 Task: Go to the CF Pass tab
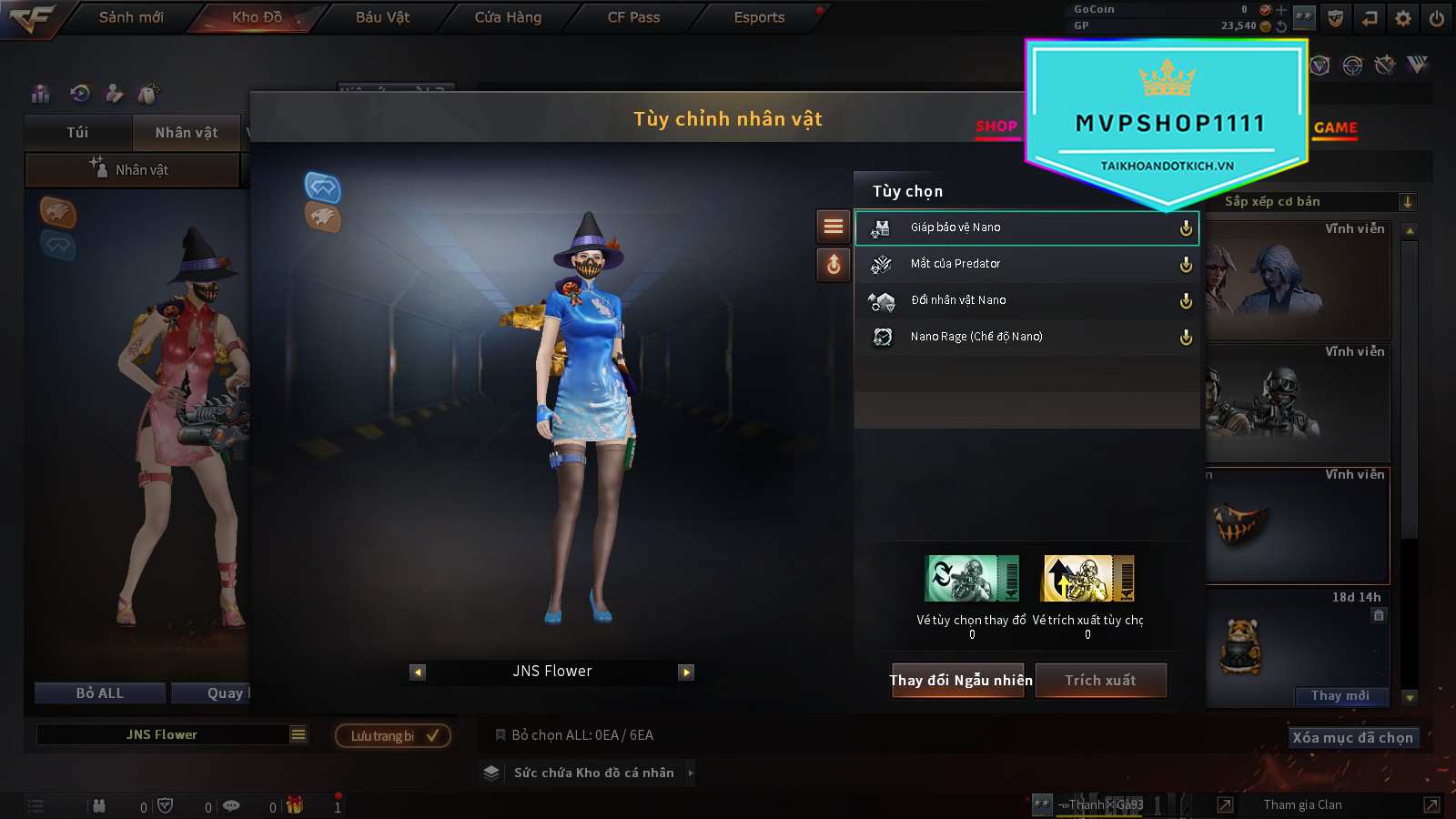tap(633, 17)
